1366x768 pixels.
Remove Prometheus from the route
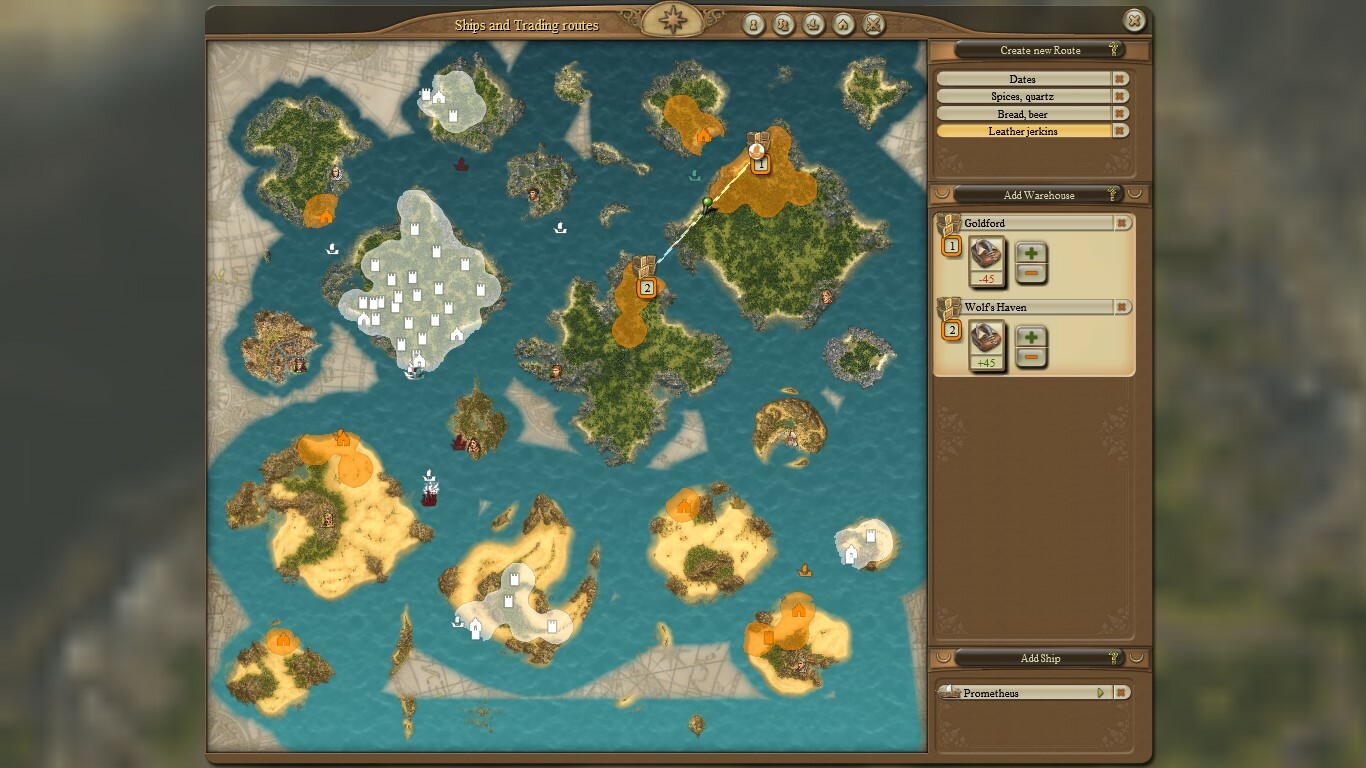click(x=1122, y=693)
